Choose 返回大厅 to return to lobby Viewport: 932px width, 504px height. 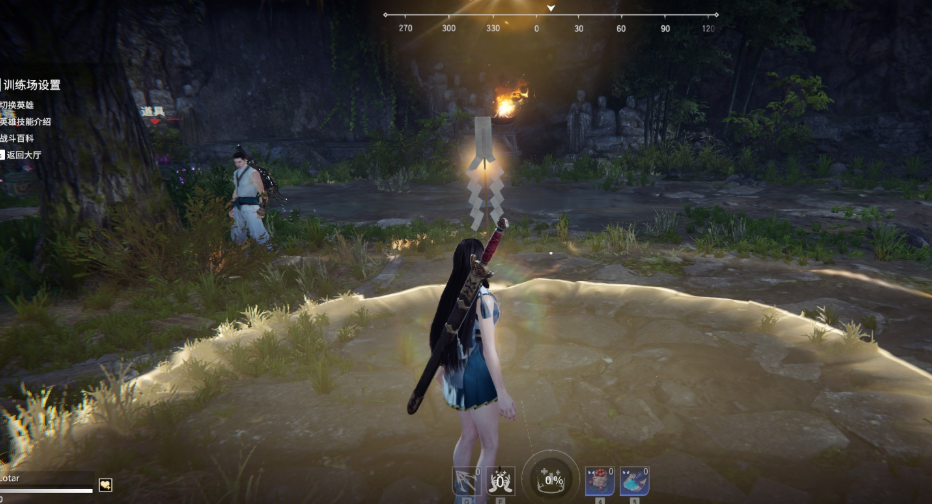(x=22, y=155)
